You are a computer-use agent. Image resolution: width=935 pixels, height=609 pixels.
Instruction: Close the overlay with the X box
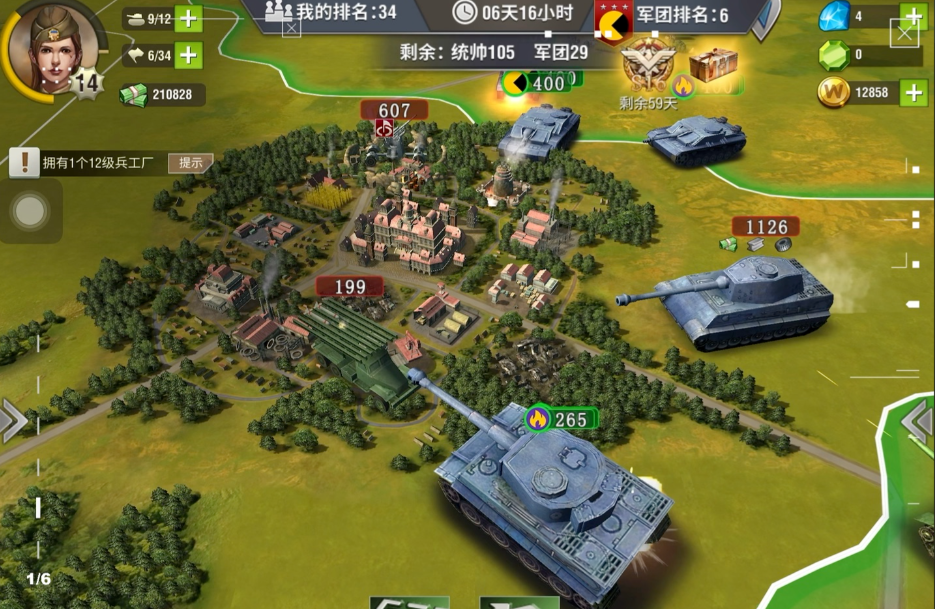(904, 34)
